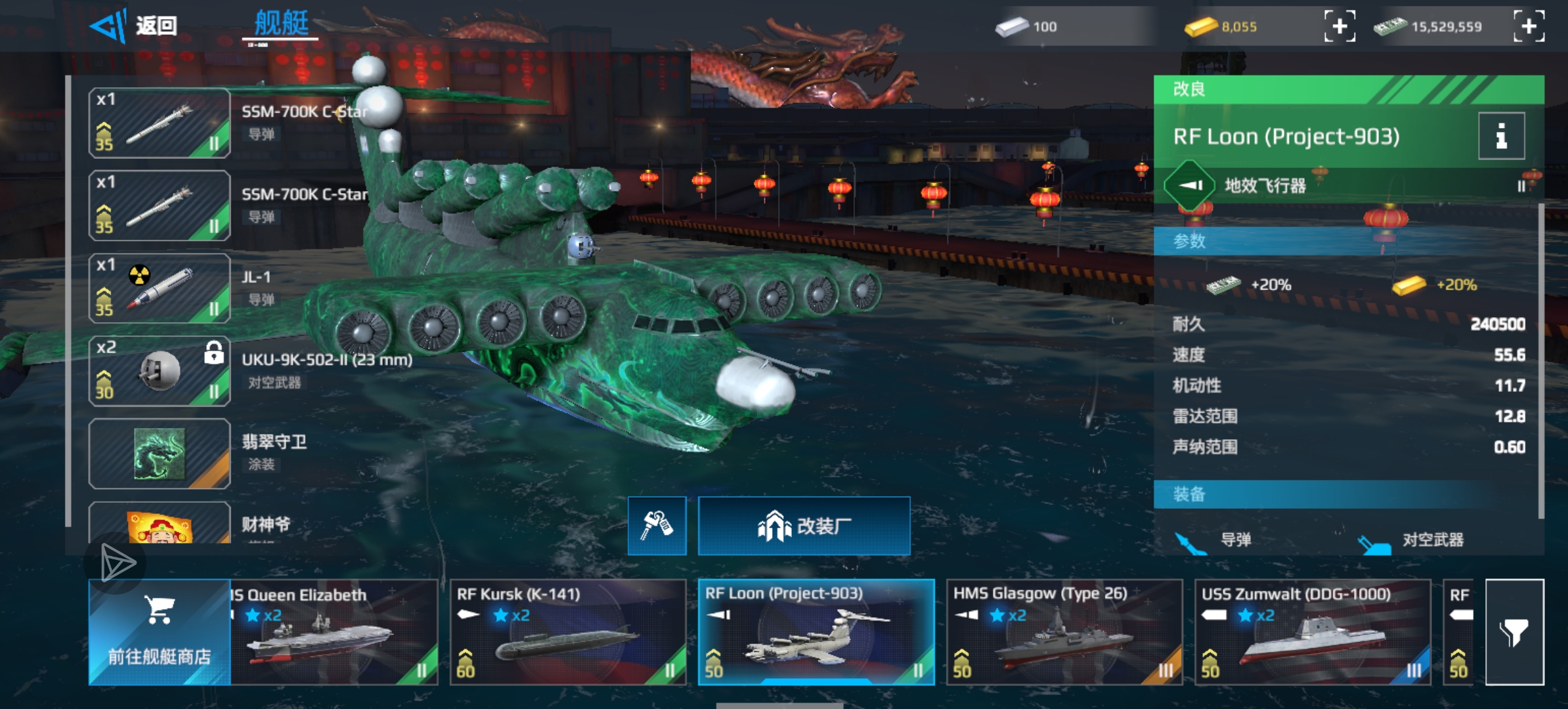Select the USS Zumwalt (DDG-1000) card
The height and width of the screenshot is (709, 1568).
coord(1313,632)
